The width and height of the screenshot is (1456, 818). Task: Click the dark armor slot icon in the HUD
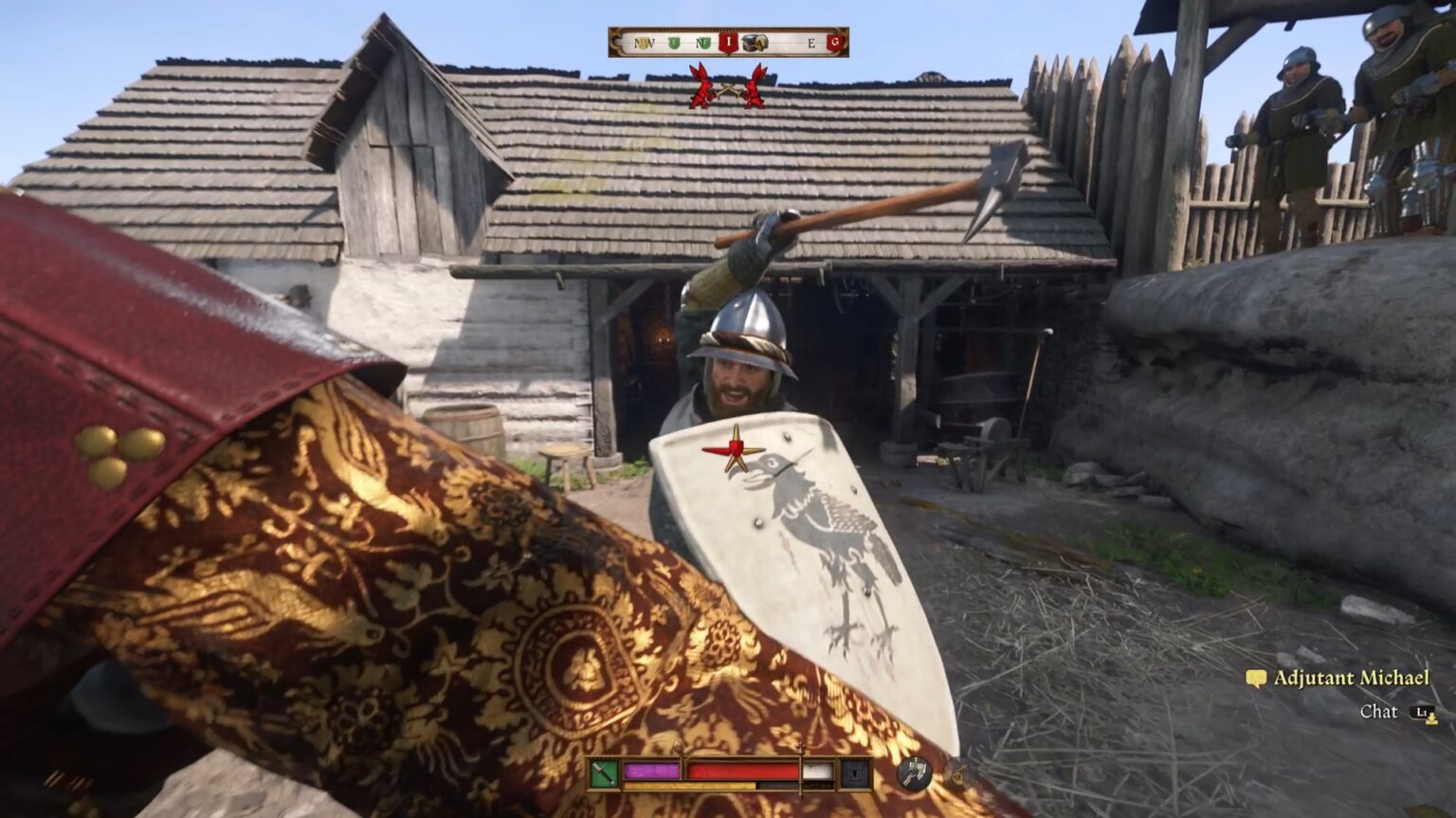[855, 772]
